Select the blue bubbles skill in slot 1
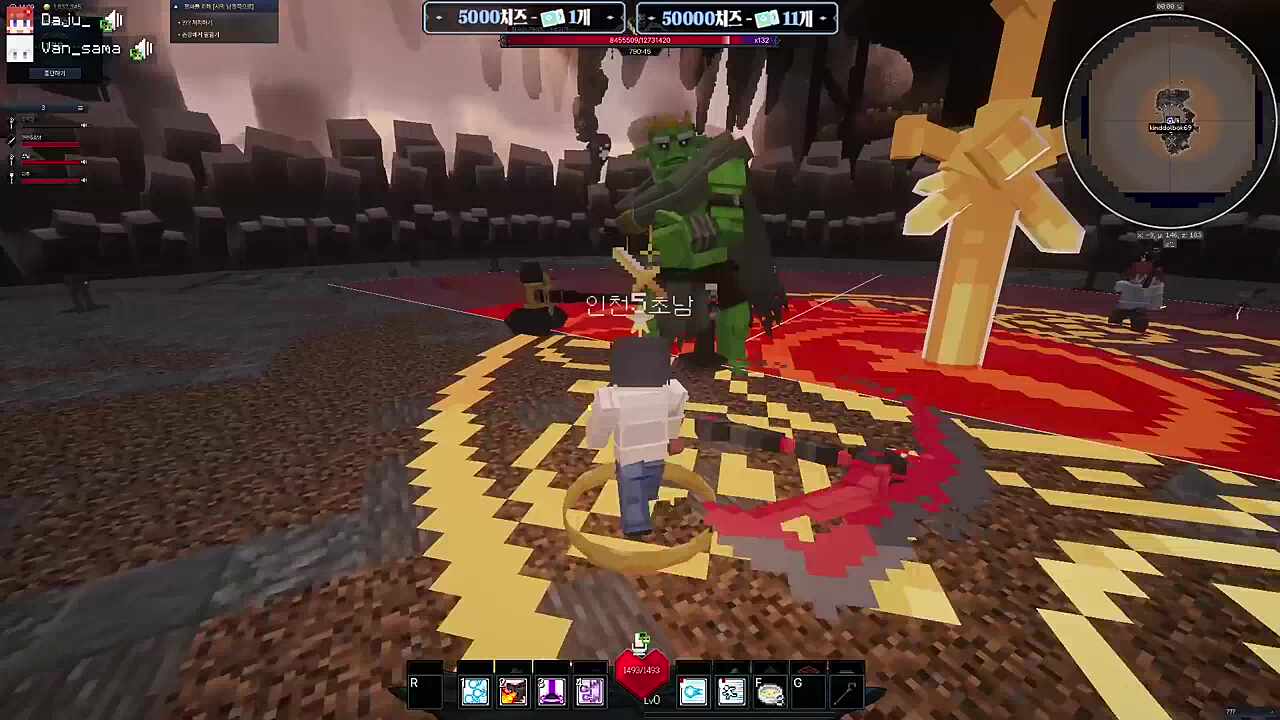 tap(475, 691)
